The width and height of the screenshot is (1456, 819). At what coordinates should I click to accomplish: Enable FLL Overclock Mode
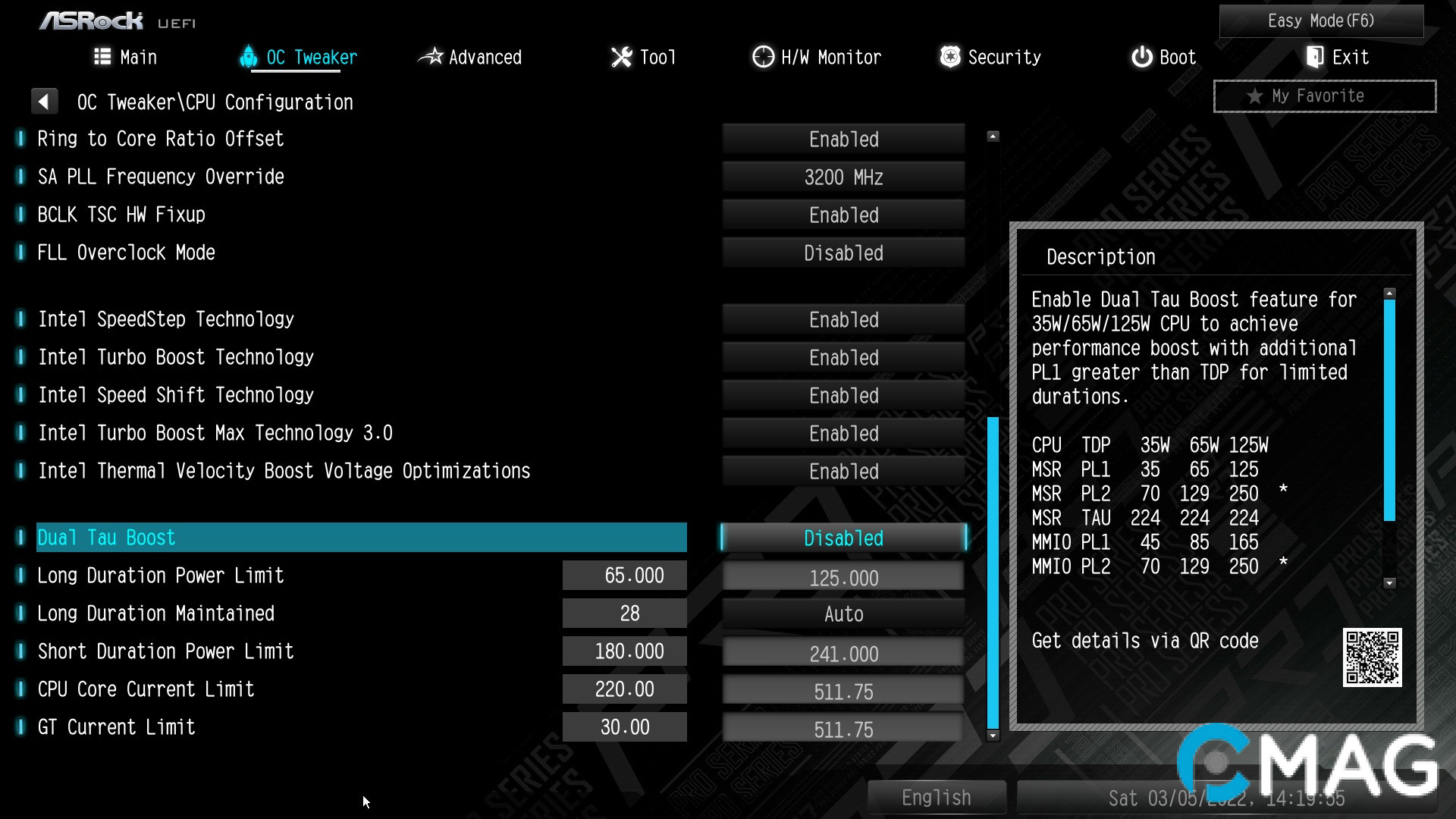[x=843, y=253]
